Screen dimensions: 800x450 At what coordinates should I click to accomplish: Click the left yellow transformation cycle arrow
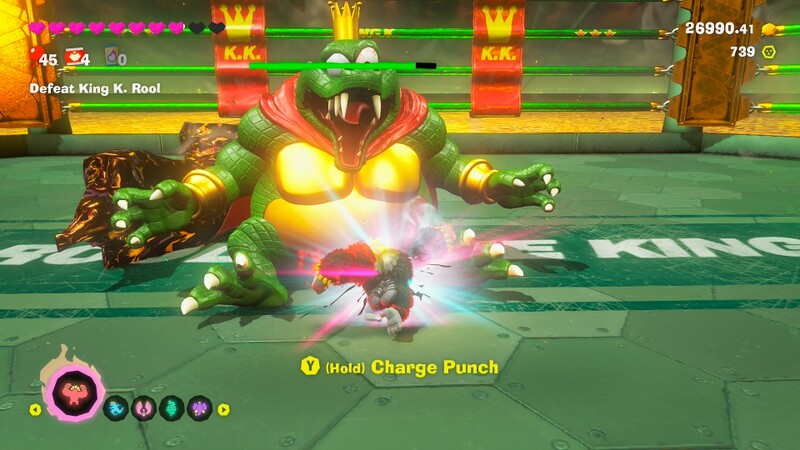click(x=35, y=409)
